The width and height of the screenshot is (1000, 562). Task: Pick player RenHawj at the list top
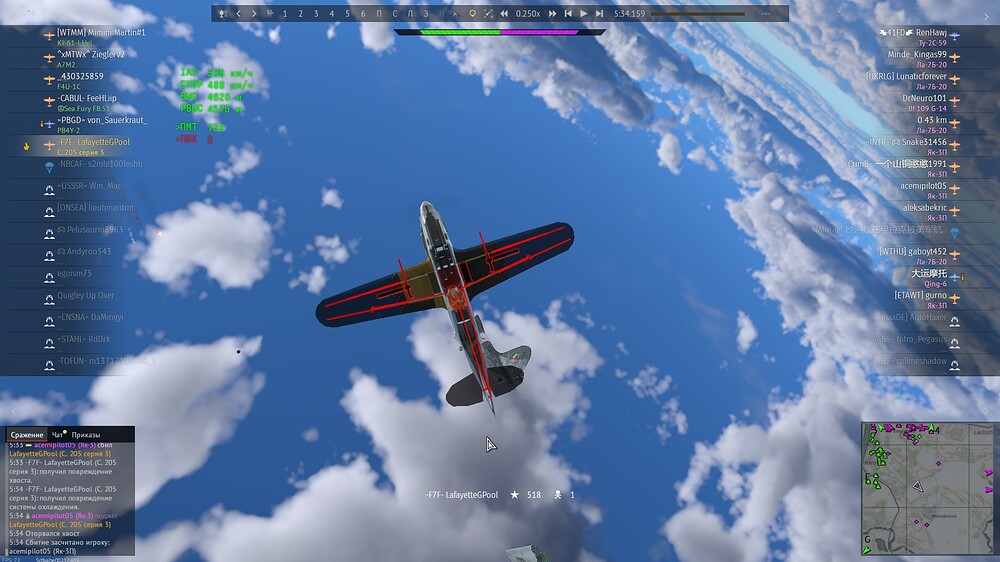tap(930, 33)
